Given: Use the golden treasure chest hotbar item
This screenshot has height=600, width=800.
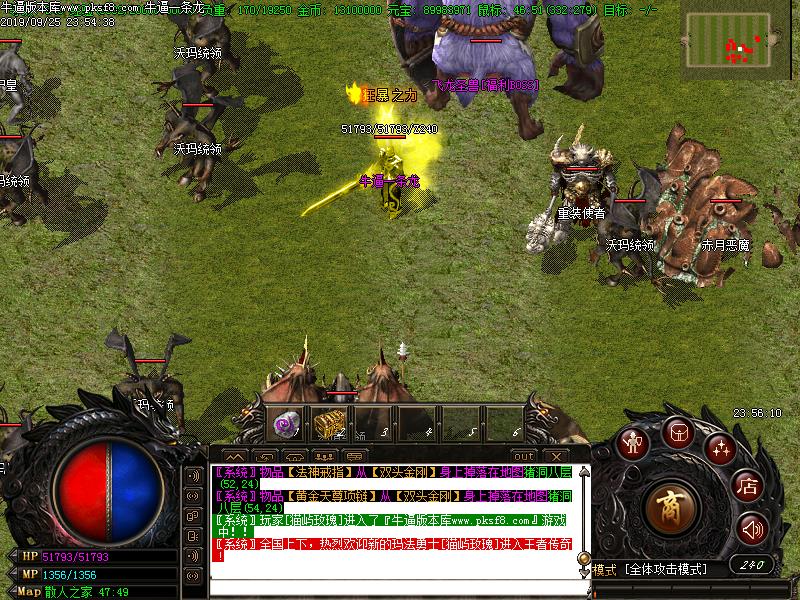Looking at the screenshot, I should (x=329, y=424).
